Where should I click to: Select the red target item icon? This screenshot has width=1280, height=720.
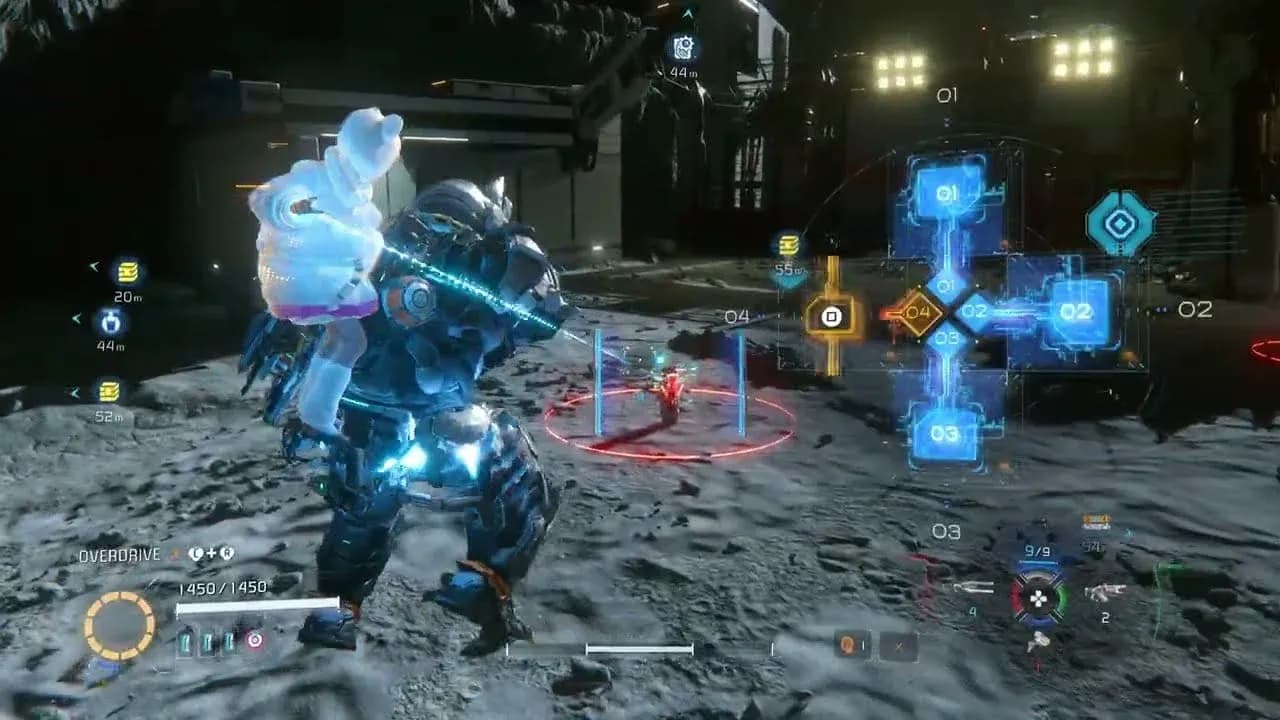point(255,641)
